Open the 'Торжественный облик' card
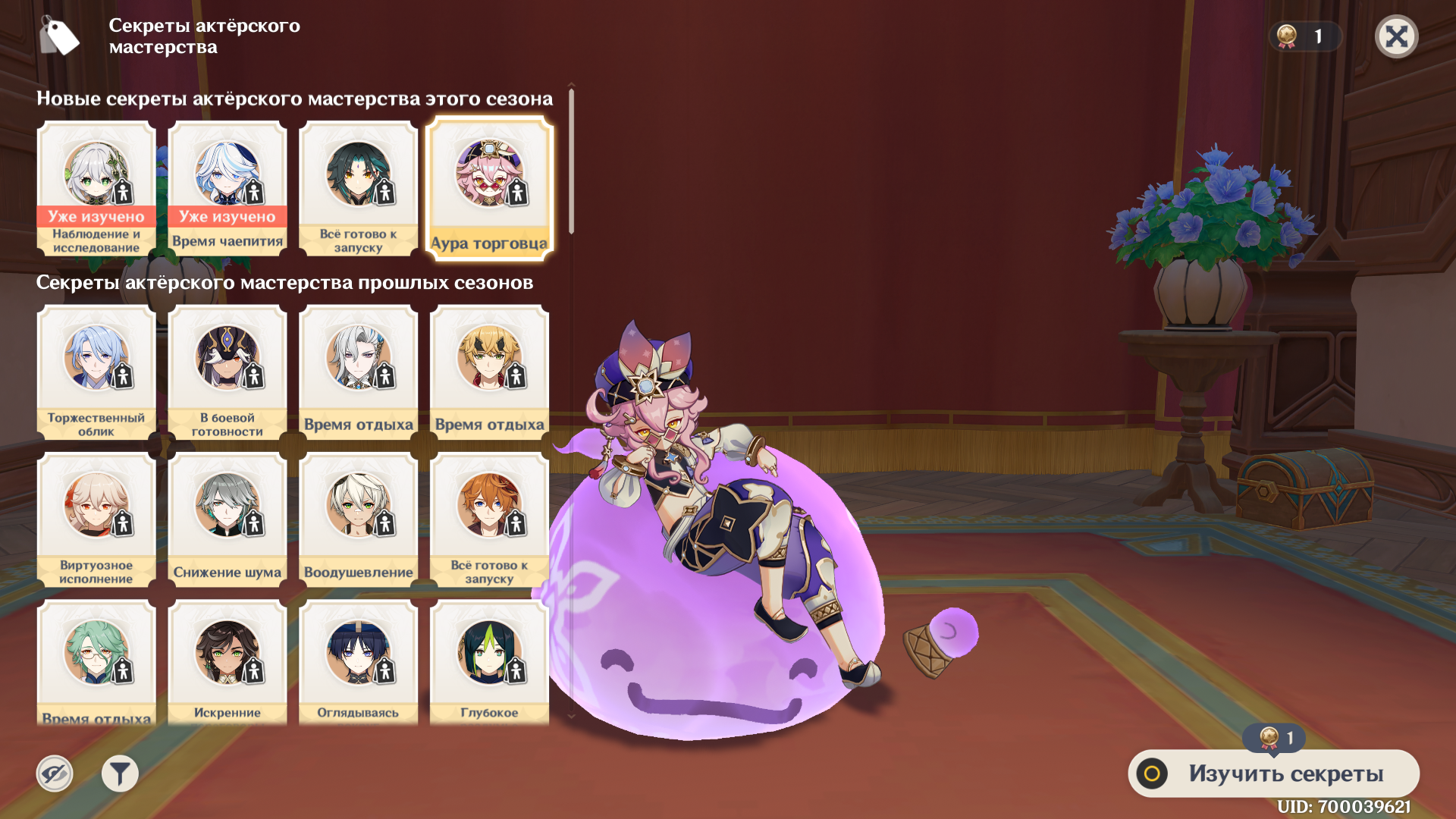Image resolution: width=1456 pixels, height=819 pixels. point(96,372)
